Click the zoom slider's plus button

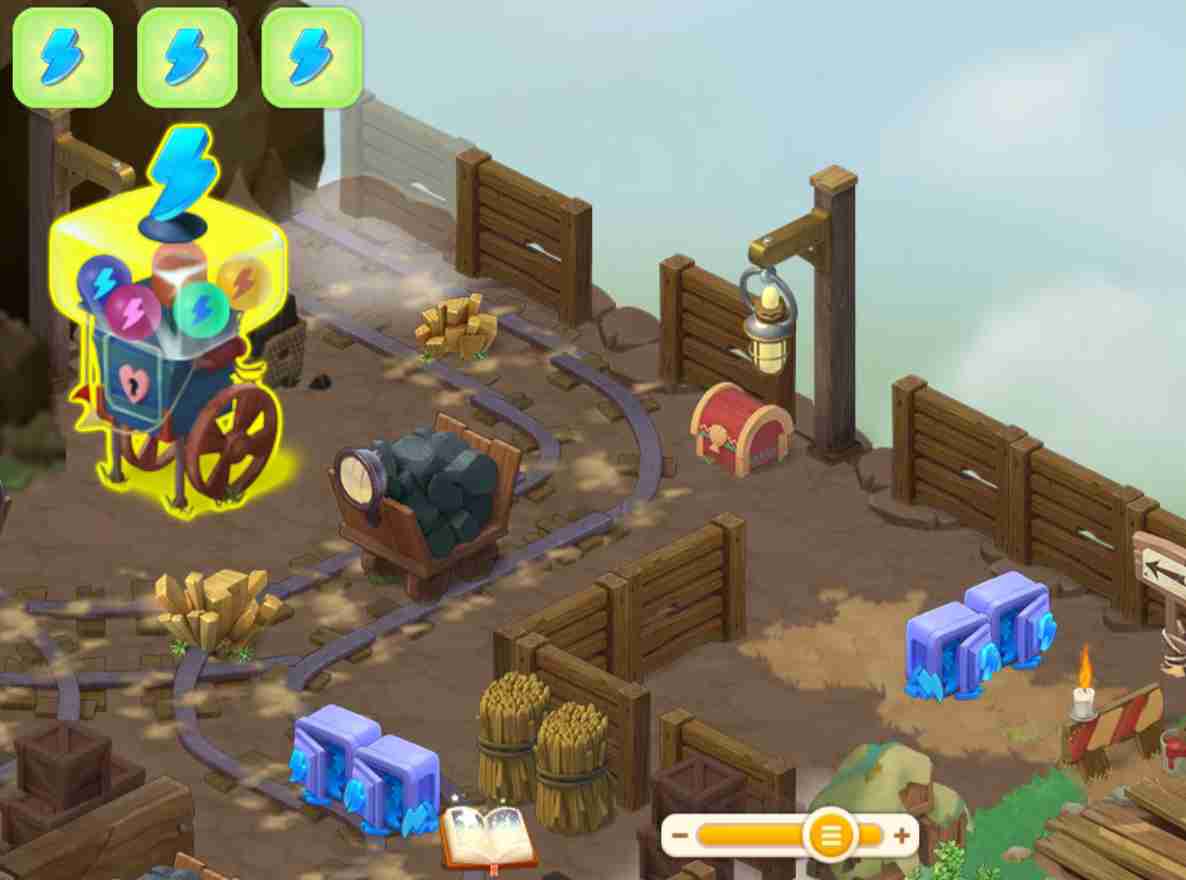coord(902,835)
